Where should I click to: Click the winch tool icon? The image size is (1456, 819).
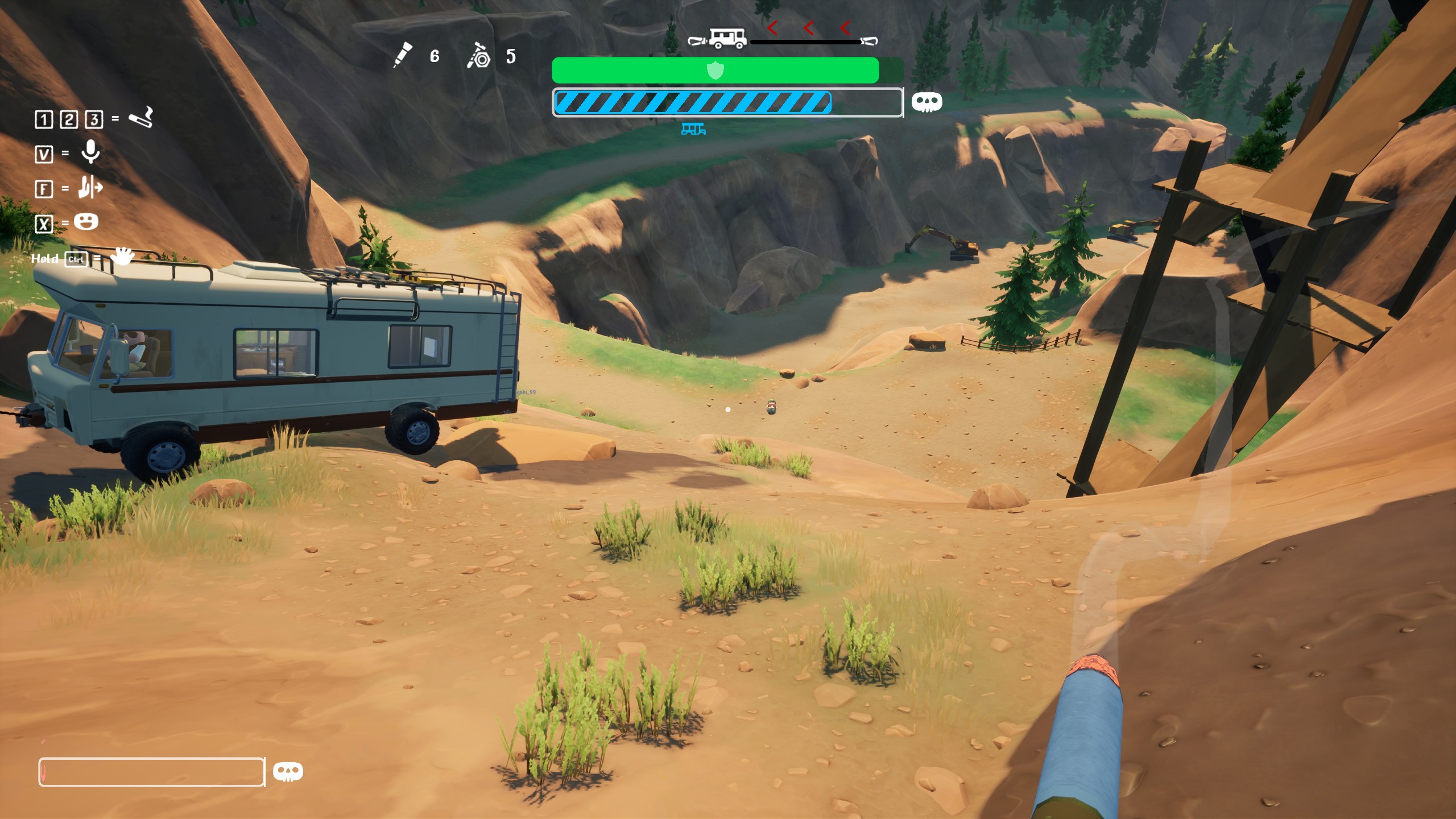pyautogui.click(x=478, y=56)
